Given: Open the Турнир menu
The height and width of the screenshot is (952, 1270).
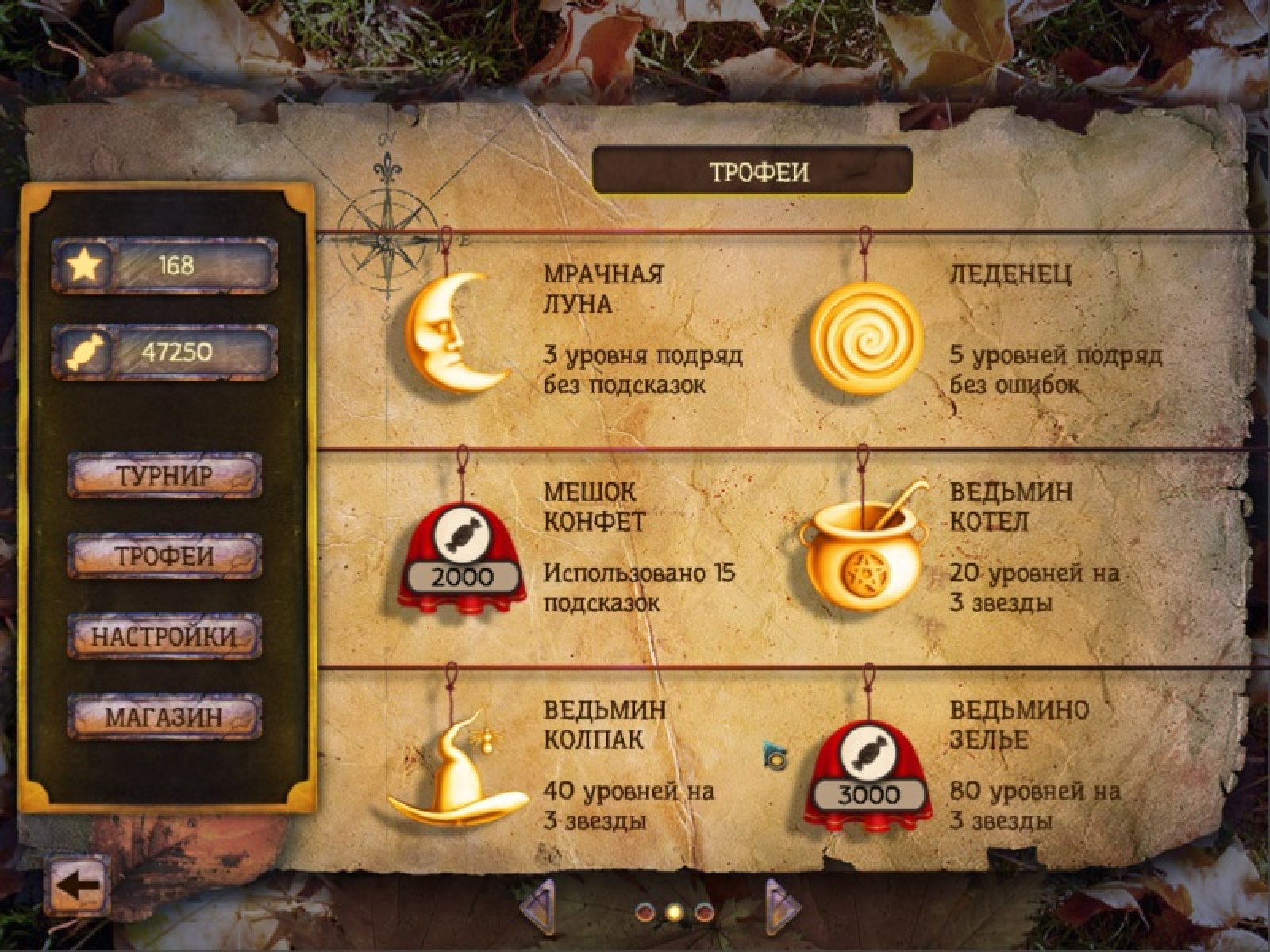Looking at the screenshot, I should (164, 476).
